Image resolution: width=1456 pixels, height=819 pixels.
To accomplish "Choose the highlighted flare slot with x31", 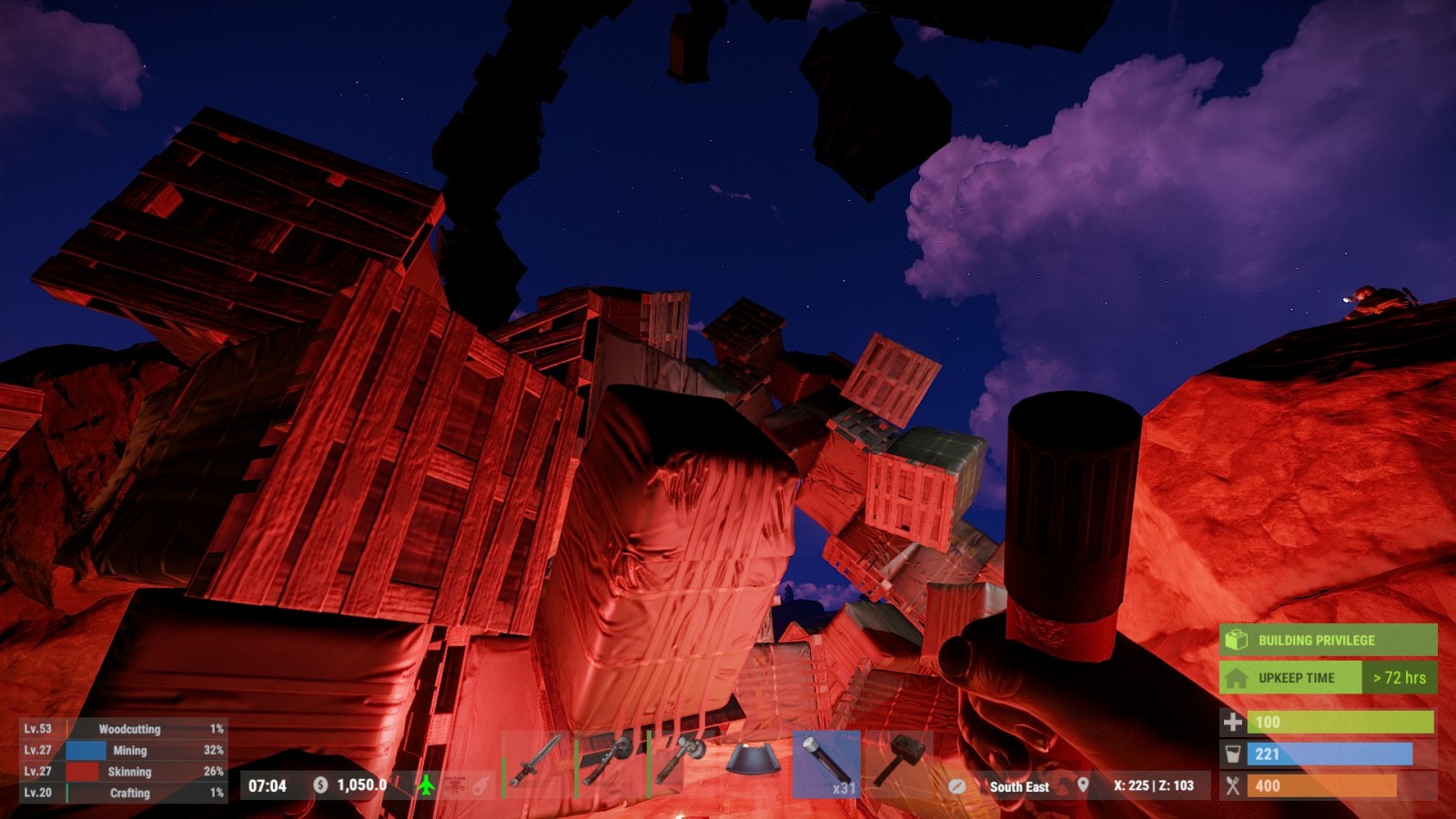I will [826, 764].
